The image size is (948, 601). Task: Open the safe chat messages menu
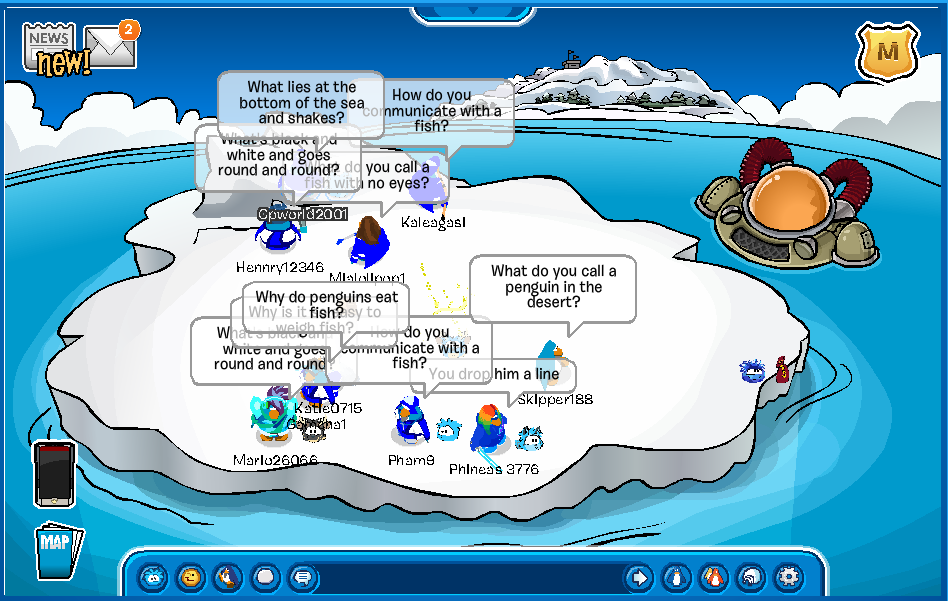301,577
